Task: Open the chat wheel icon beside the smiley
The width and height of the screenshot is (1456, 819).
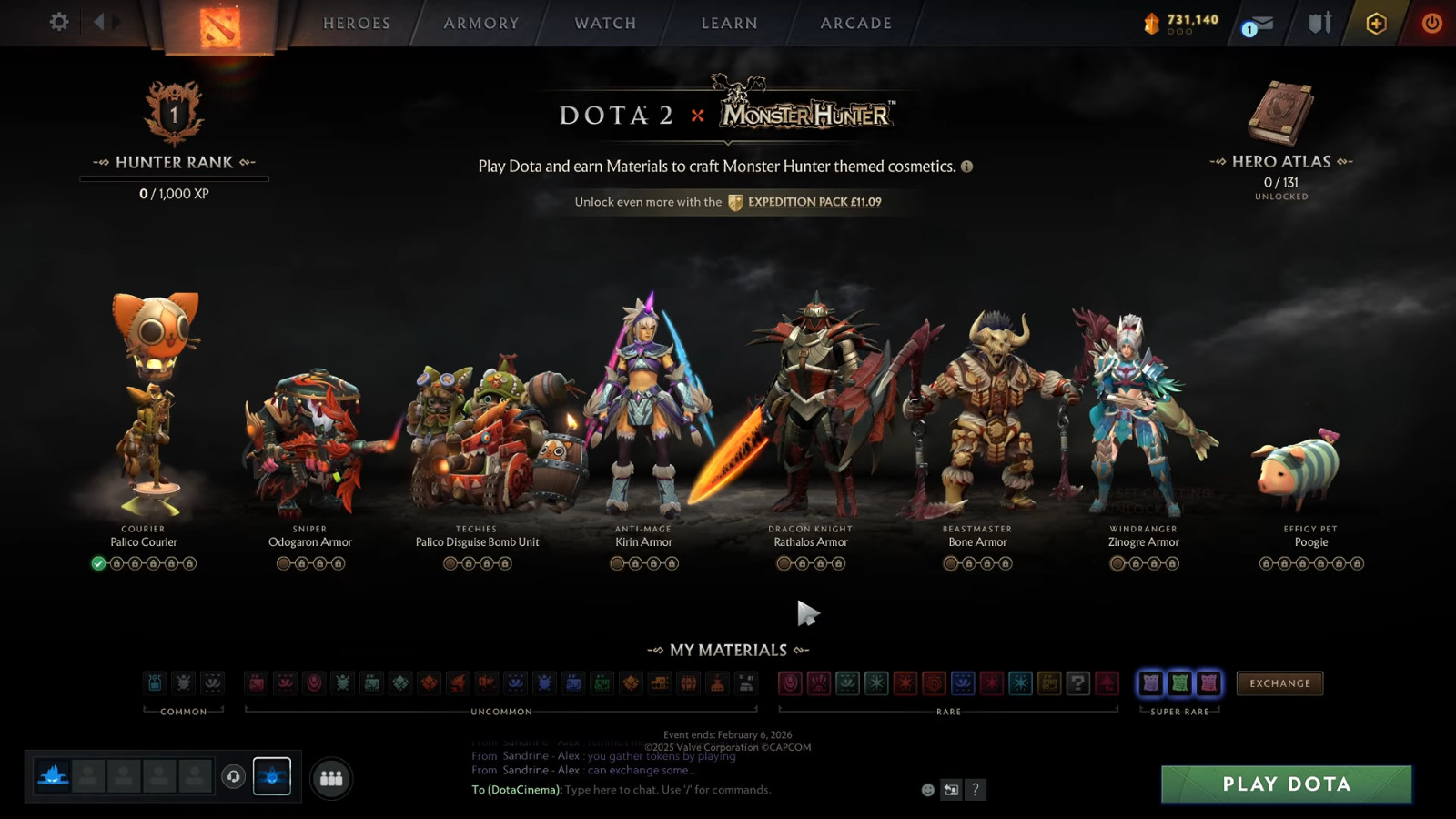Action: [x=950, y=790]
